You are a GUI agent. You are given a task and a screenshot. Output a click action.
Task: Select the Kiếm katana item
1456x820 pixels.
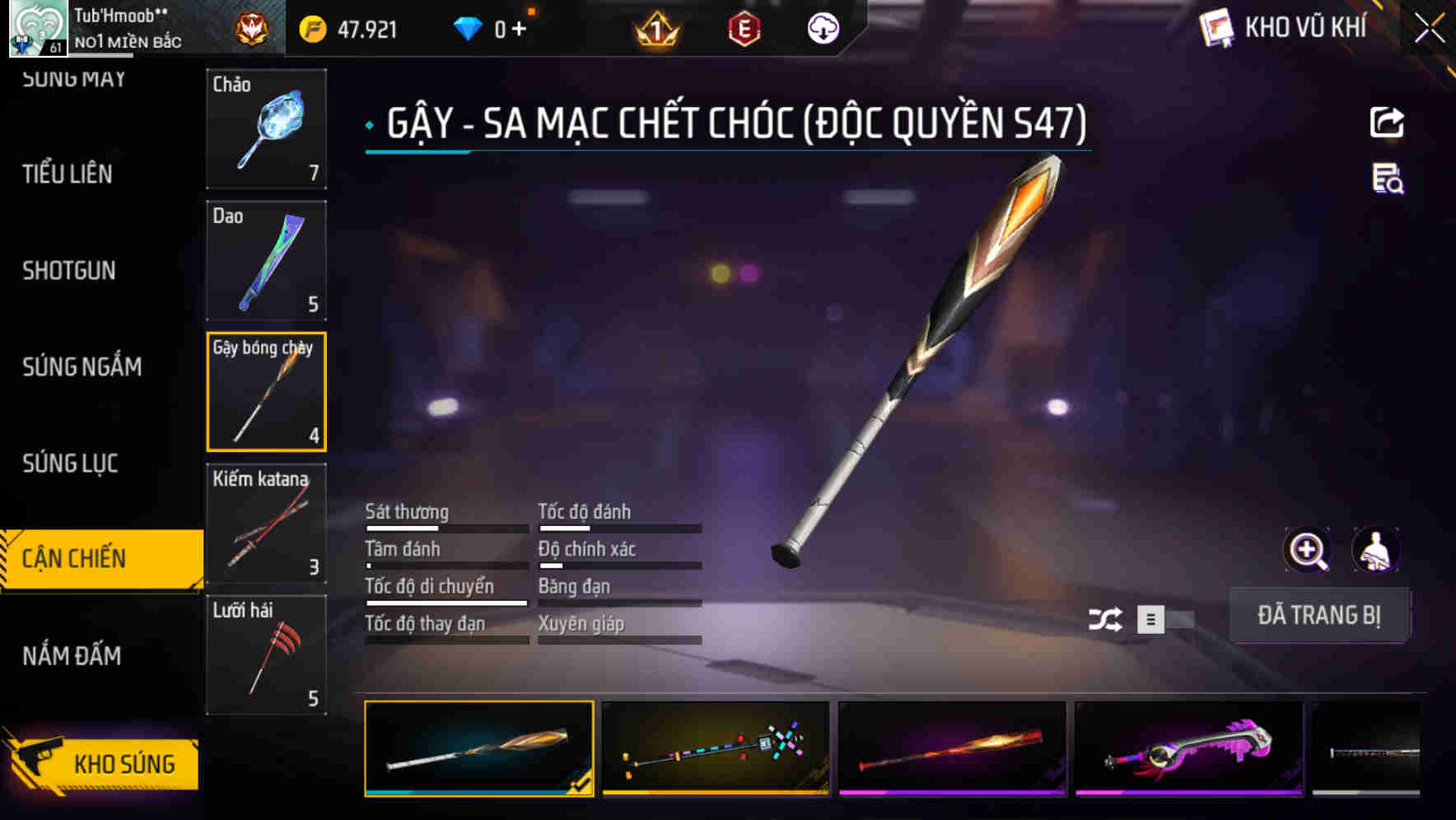point(266,522)
